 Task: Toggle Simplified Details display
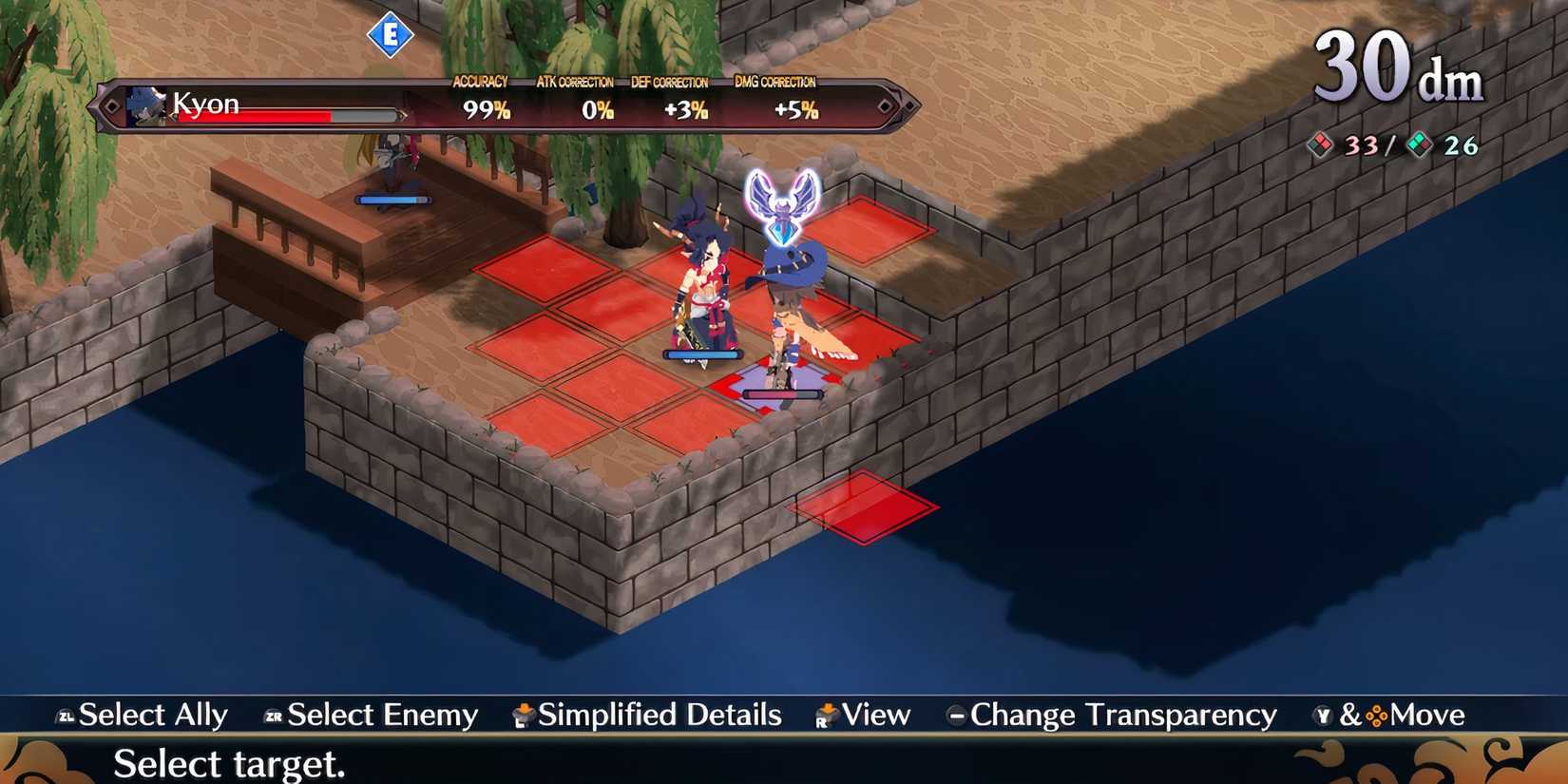660,715
